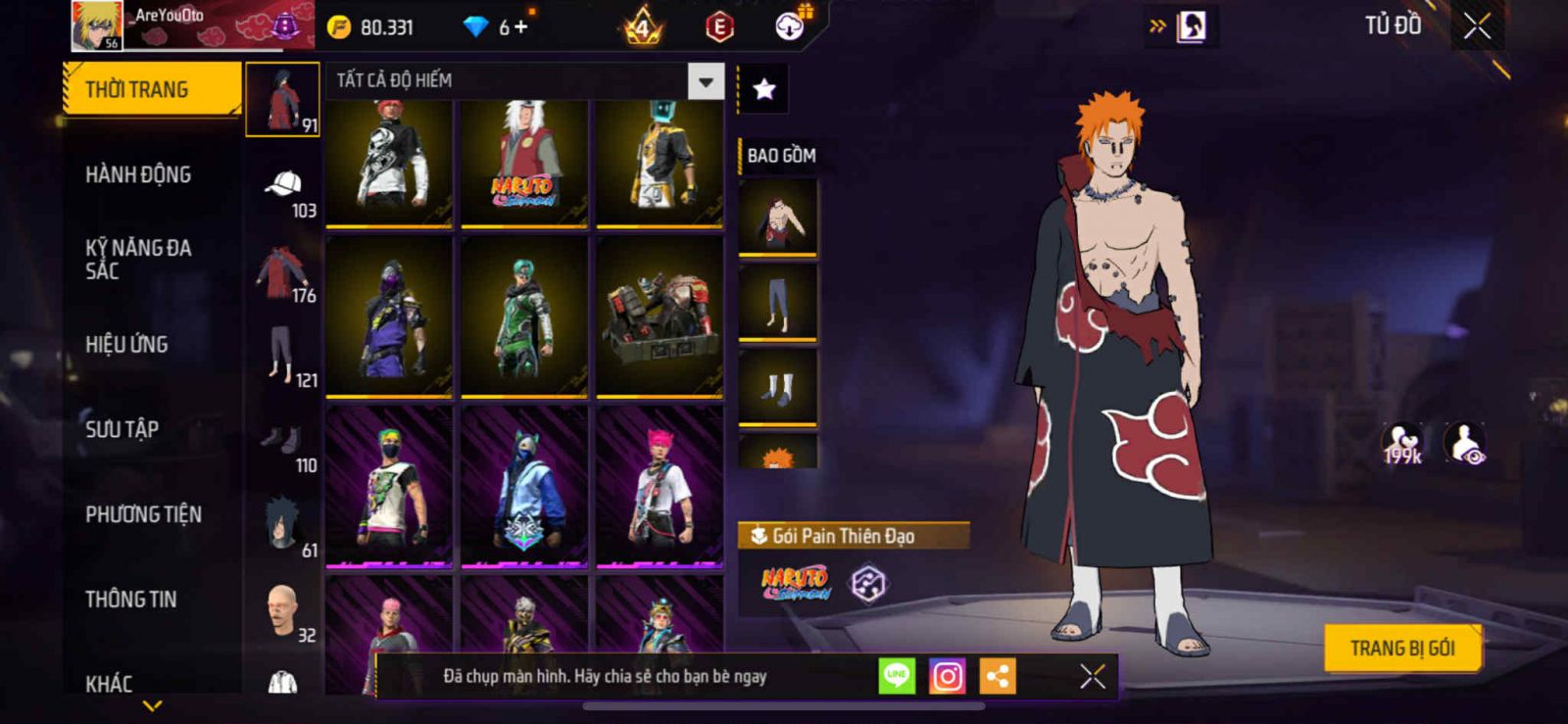Toggle the star favorites filter

tap(763, 90)
